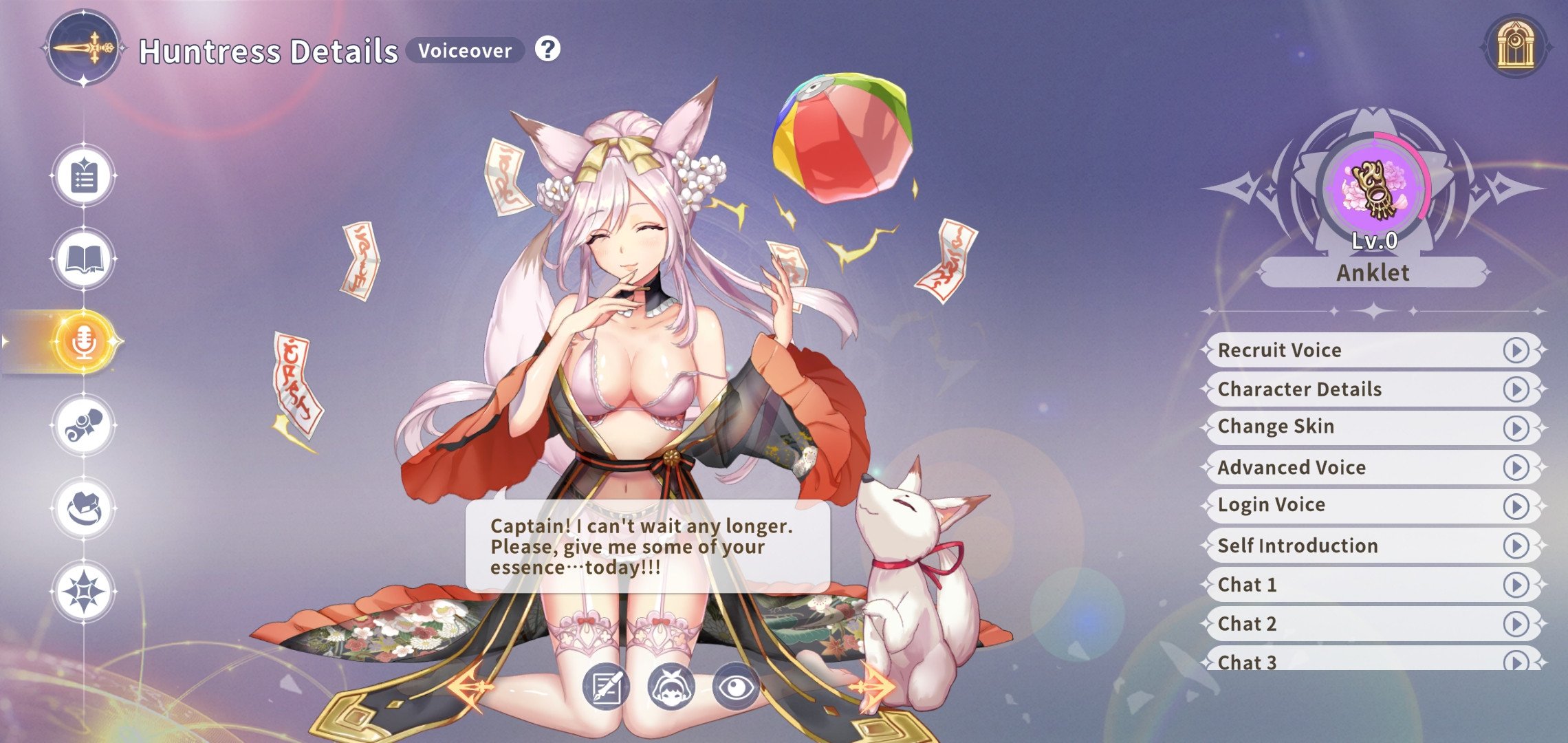Open the notepad and pen button
The width and height of the screenshot is (1568, 743).
pos(606,687)
